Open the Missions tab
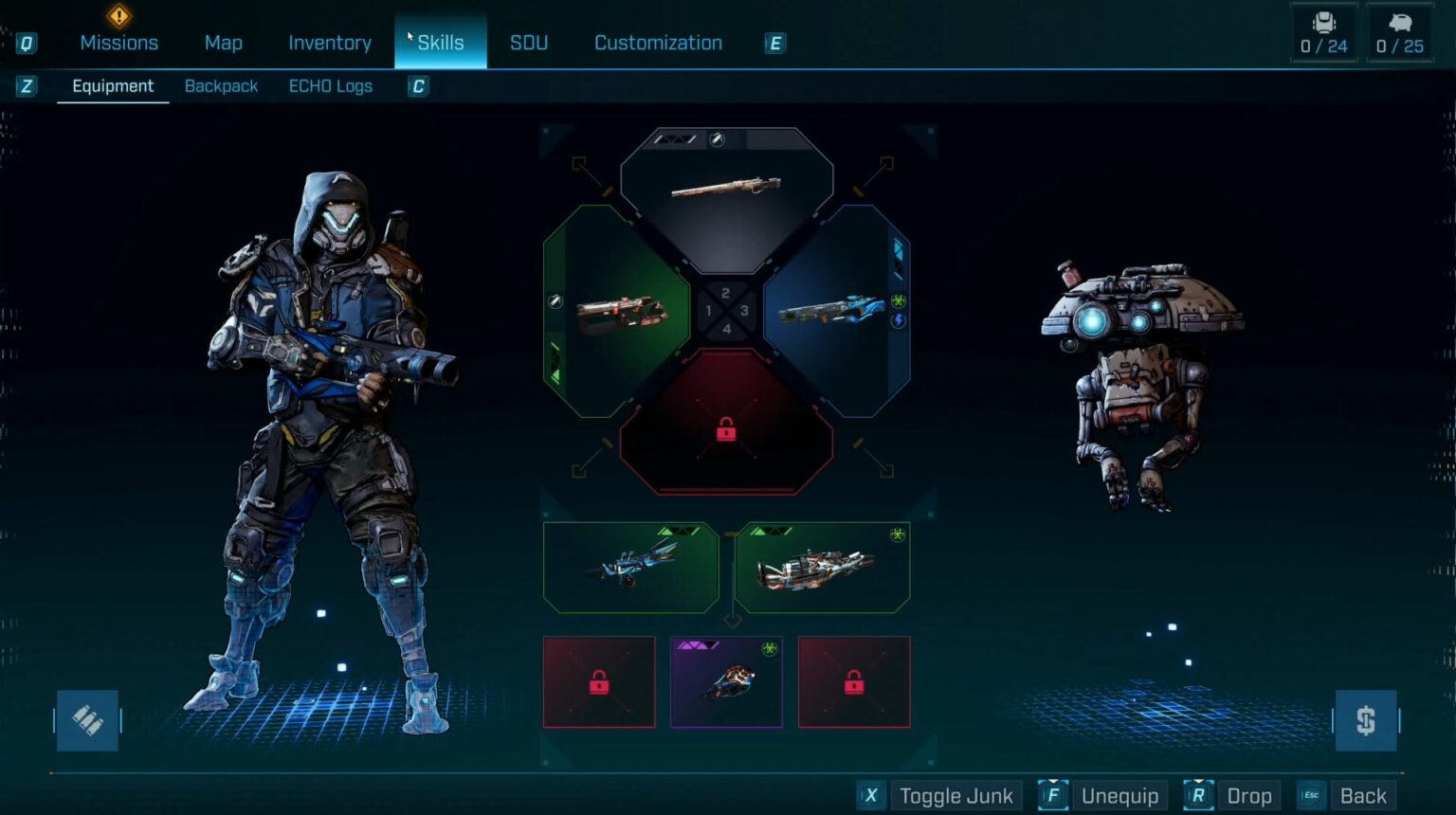 coord(118,43)
